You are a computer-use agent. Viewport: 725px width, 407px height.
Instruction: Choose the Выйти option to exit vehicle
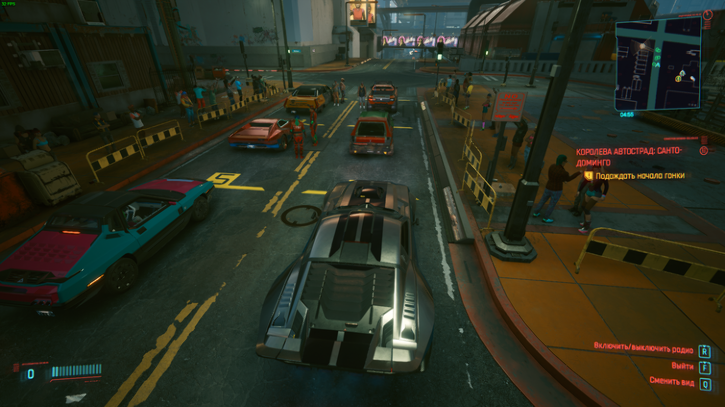pos(684,366)
